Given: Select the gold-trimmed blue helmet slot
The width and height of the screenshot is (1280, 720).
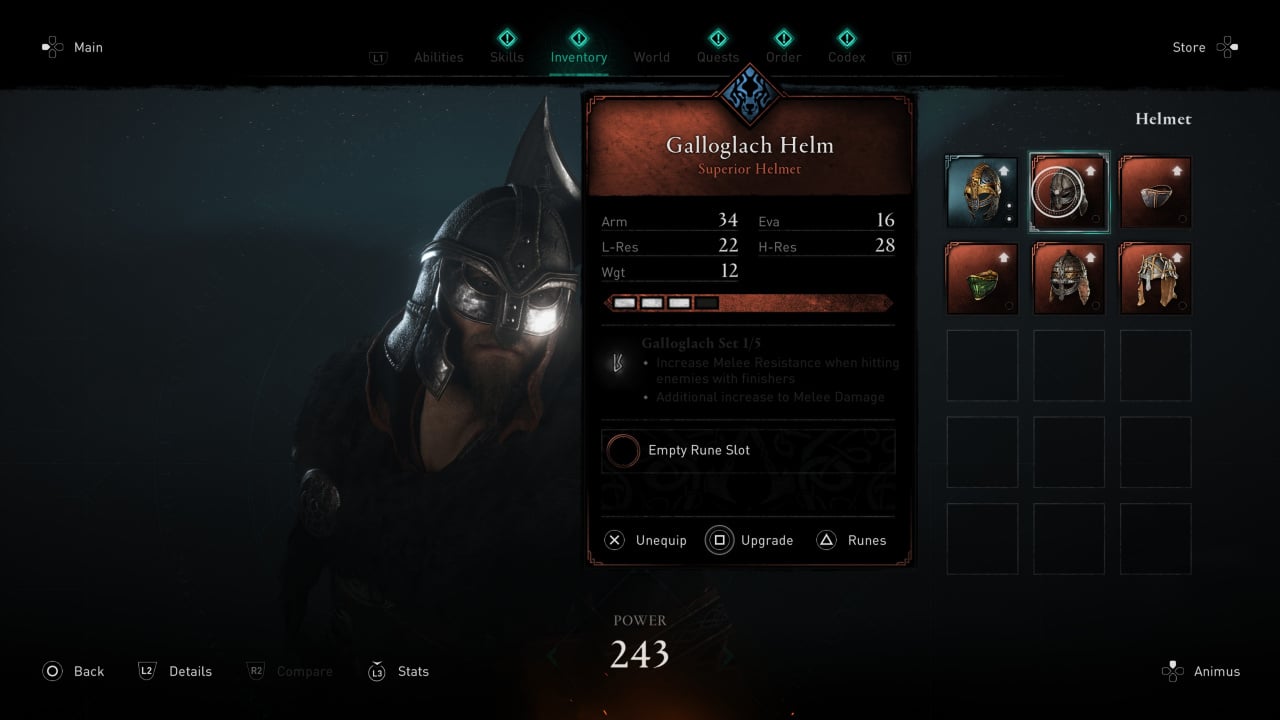Looking at the screenshot, I should [x=982, y=192].
